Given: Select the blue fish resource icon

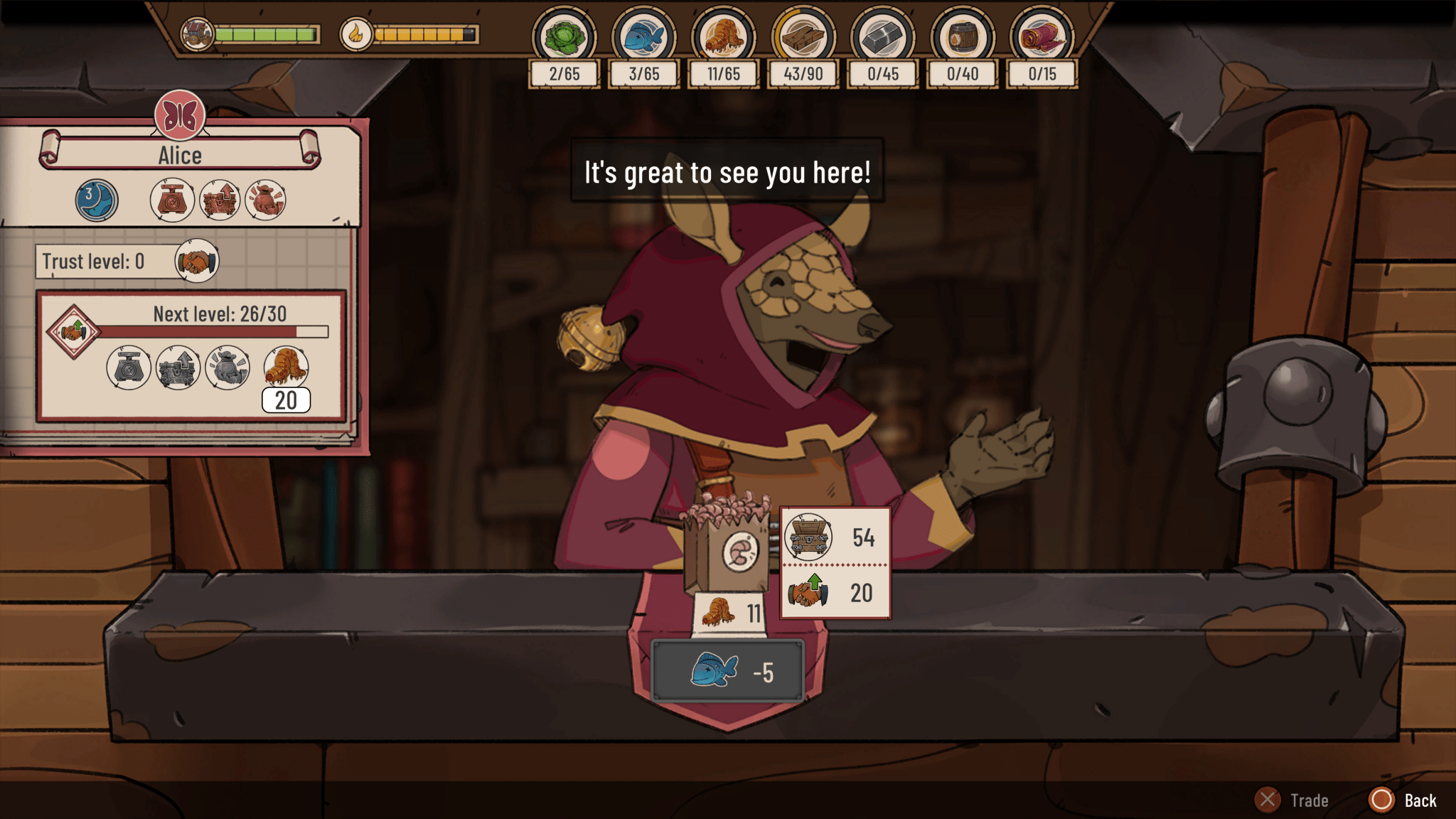Looking at the screenshot, I should coord(643,36).
